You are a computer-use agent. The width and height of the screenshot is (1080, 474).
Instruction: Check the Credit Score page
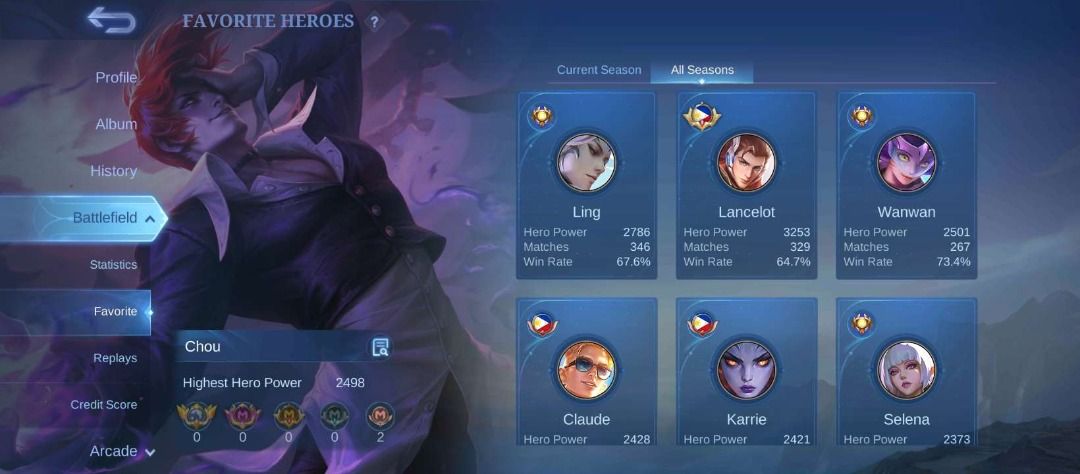click(x=104, y=405)
